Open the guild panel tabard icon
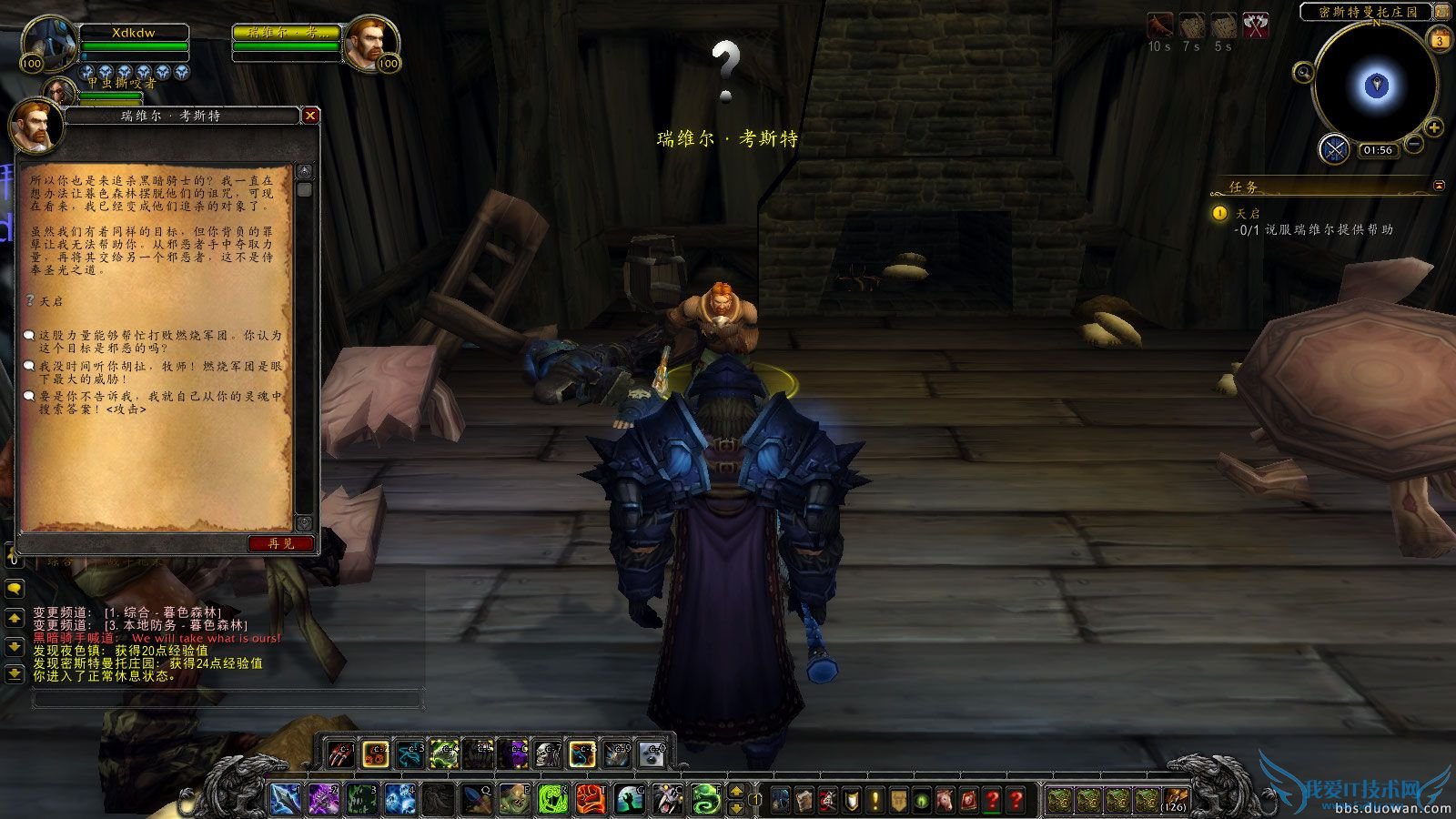Viewport: 1456px width, 819px height. tap(899, 800)
